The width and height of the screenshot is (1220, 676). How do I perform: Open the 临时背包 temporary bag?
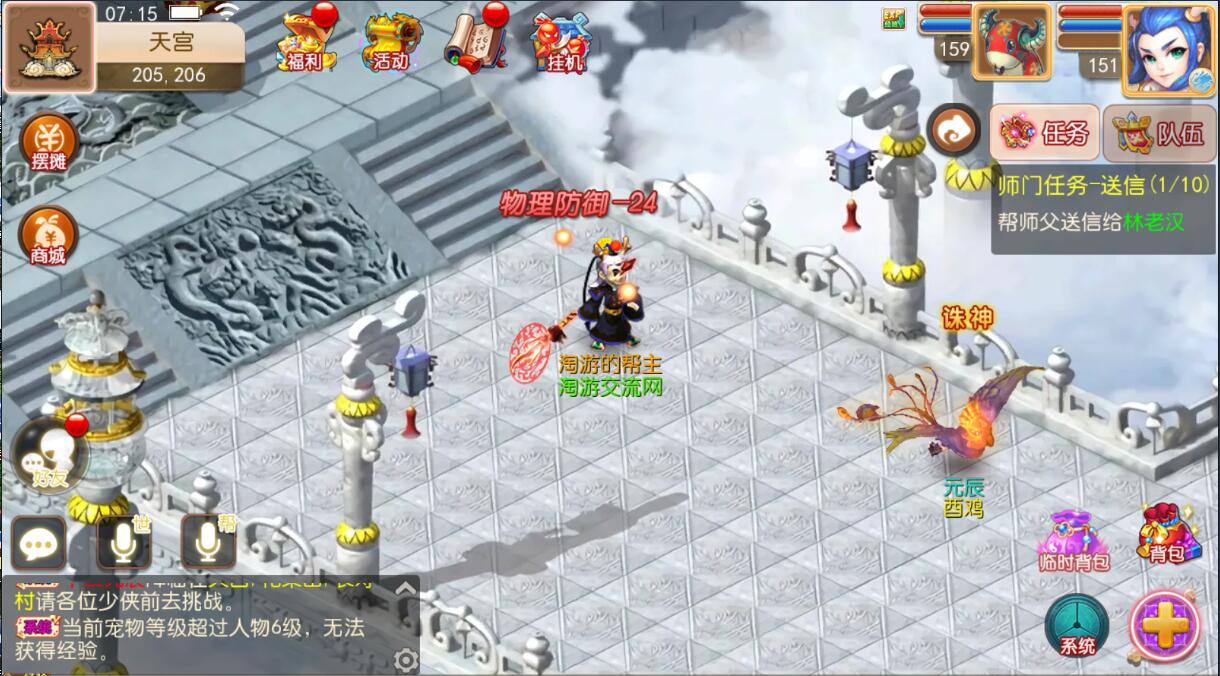[1074, 541]
